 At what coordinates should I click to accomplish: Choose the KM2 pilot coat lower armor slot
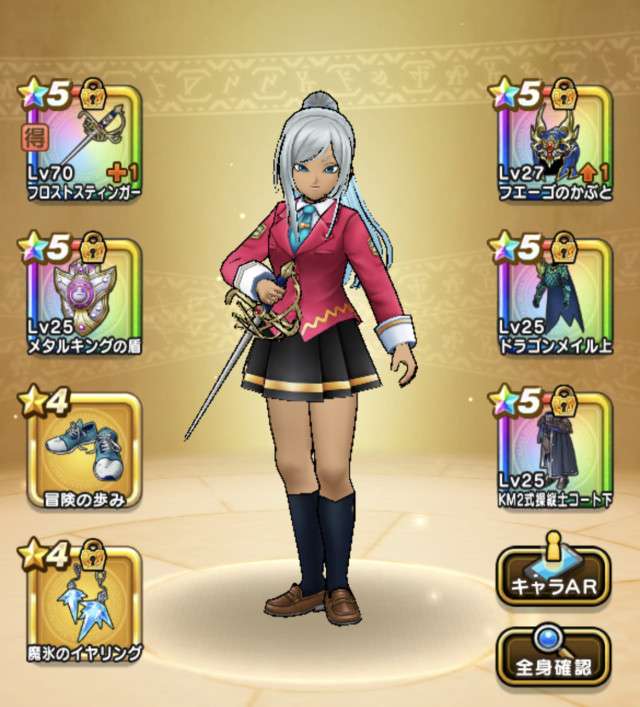[551, 449]
